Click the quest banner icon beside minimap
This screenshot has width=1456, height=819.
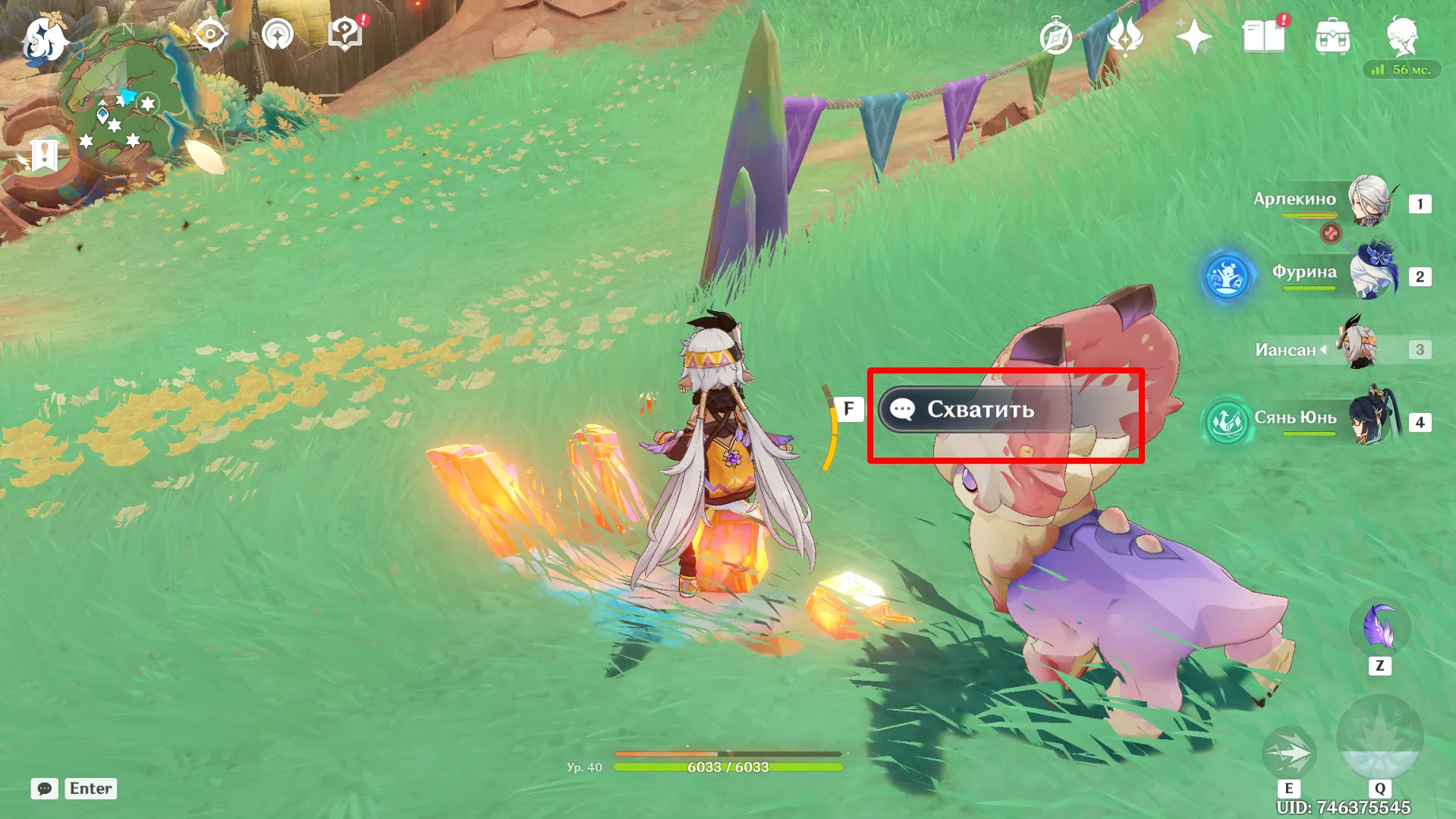(x=44, y=155)
